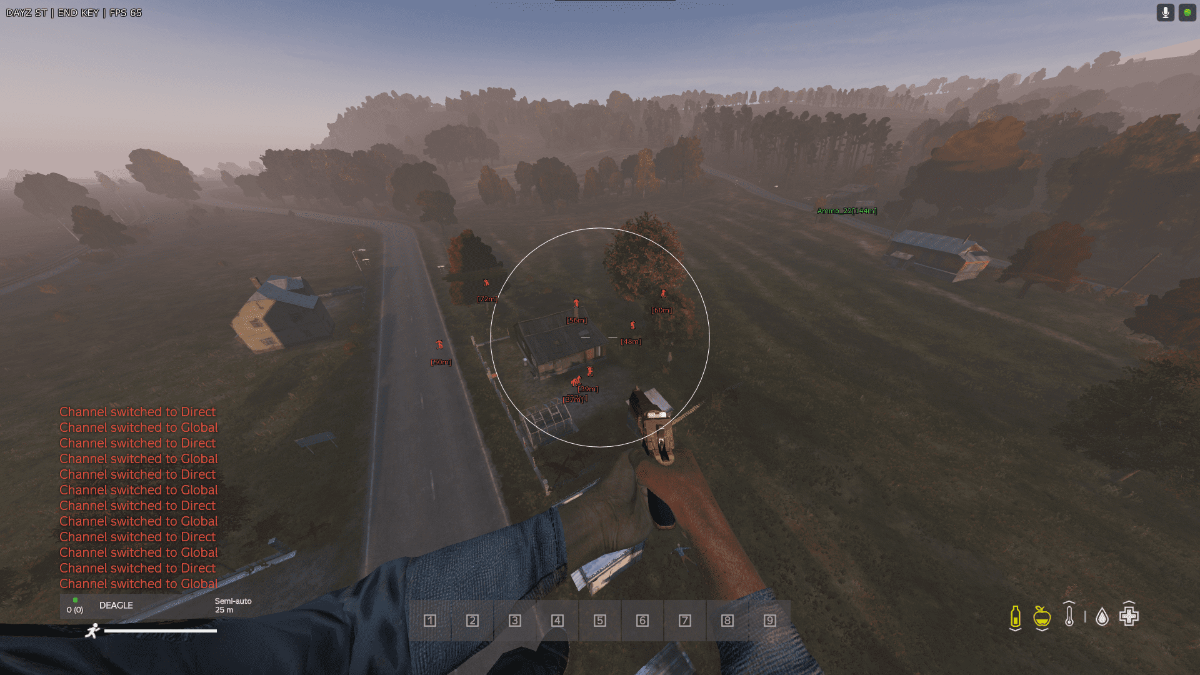Select the medical cross health icon
The width and height of the screenshot is (1200, 675).
(1129, 616)
